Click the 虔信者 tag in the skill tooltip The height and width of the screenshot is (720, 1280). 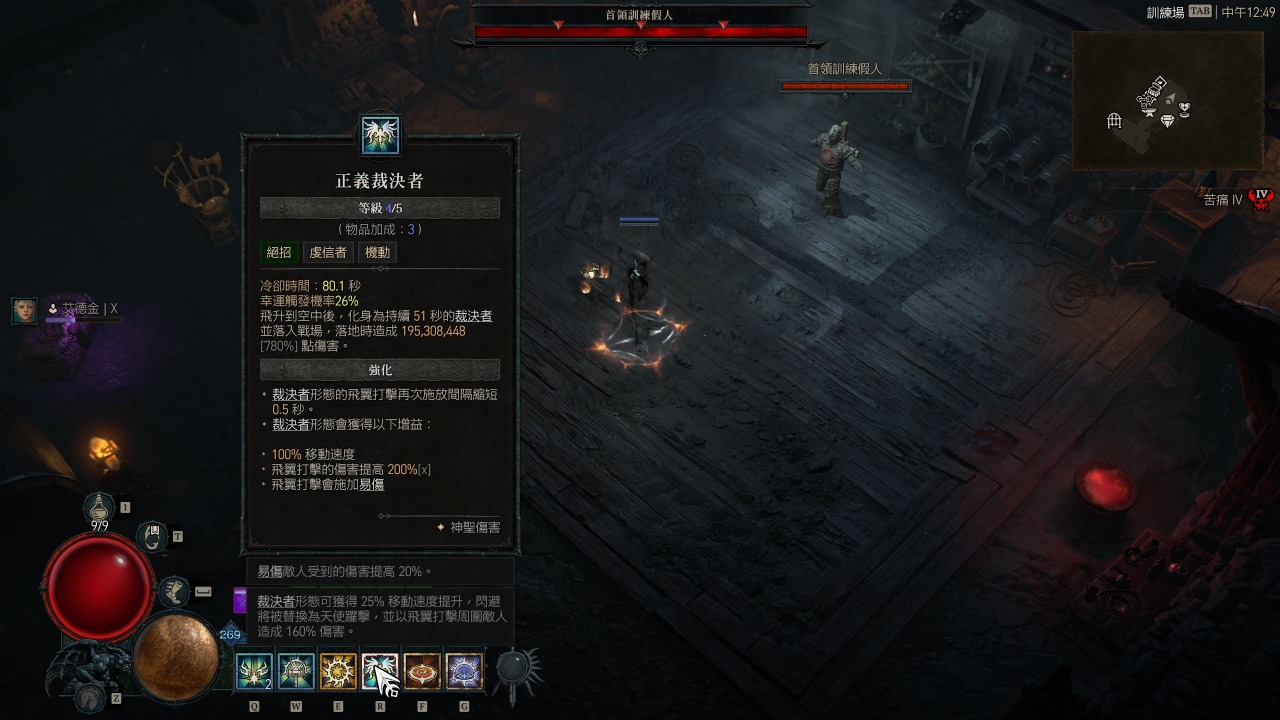click(328, 253)
